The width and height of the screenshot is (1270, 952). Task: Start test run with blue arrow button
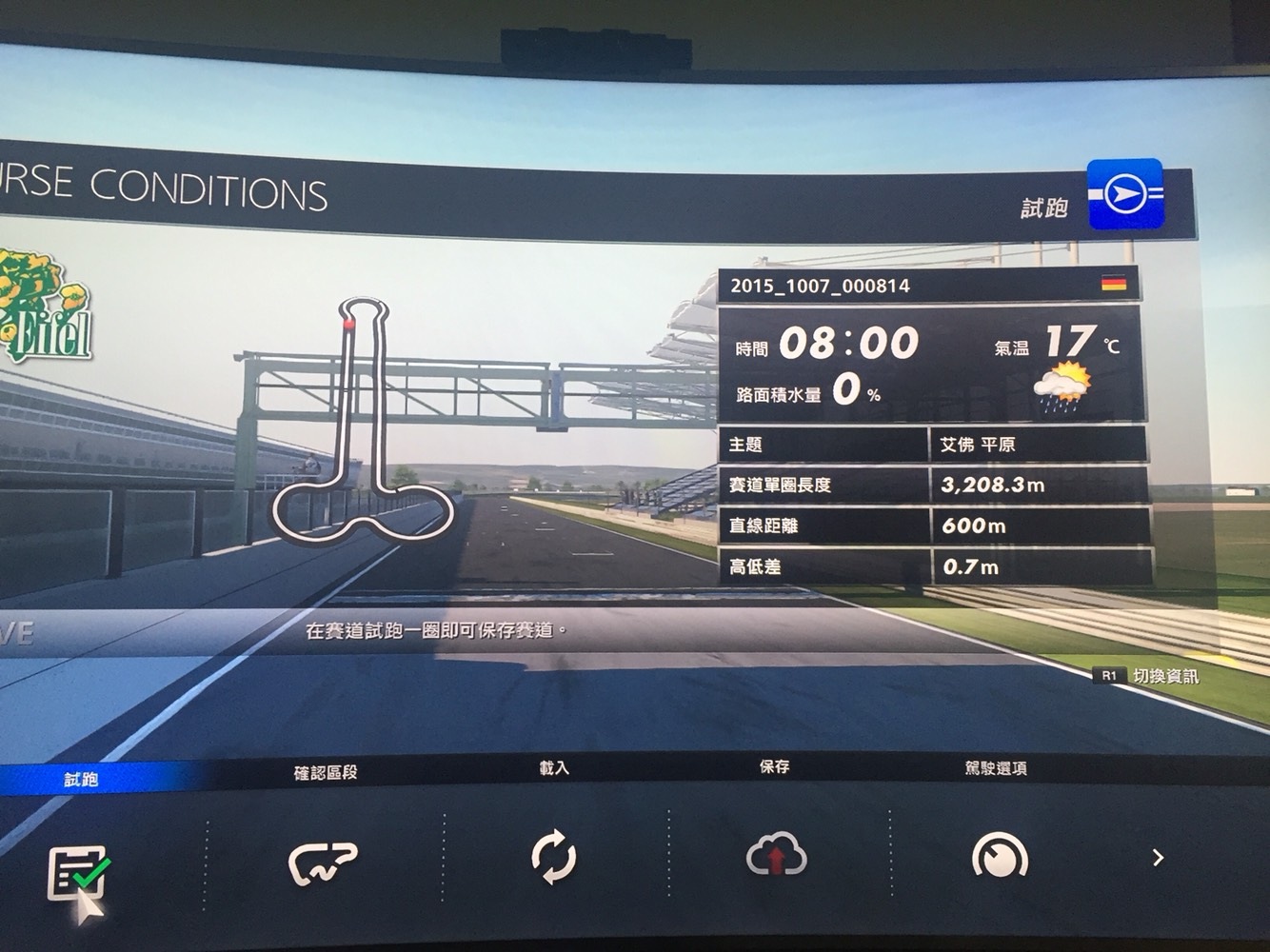[x=1125, y=193]
